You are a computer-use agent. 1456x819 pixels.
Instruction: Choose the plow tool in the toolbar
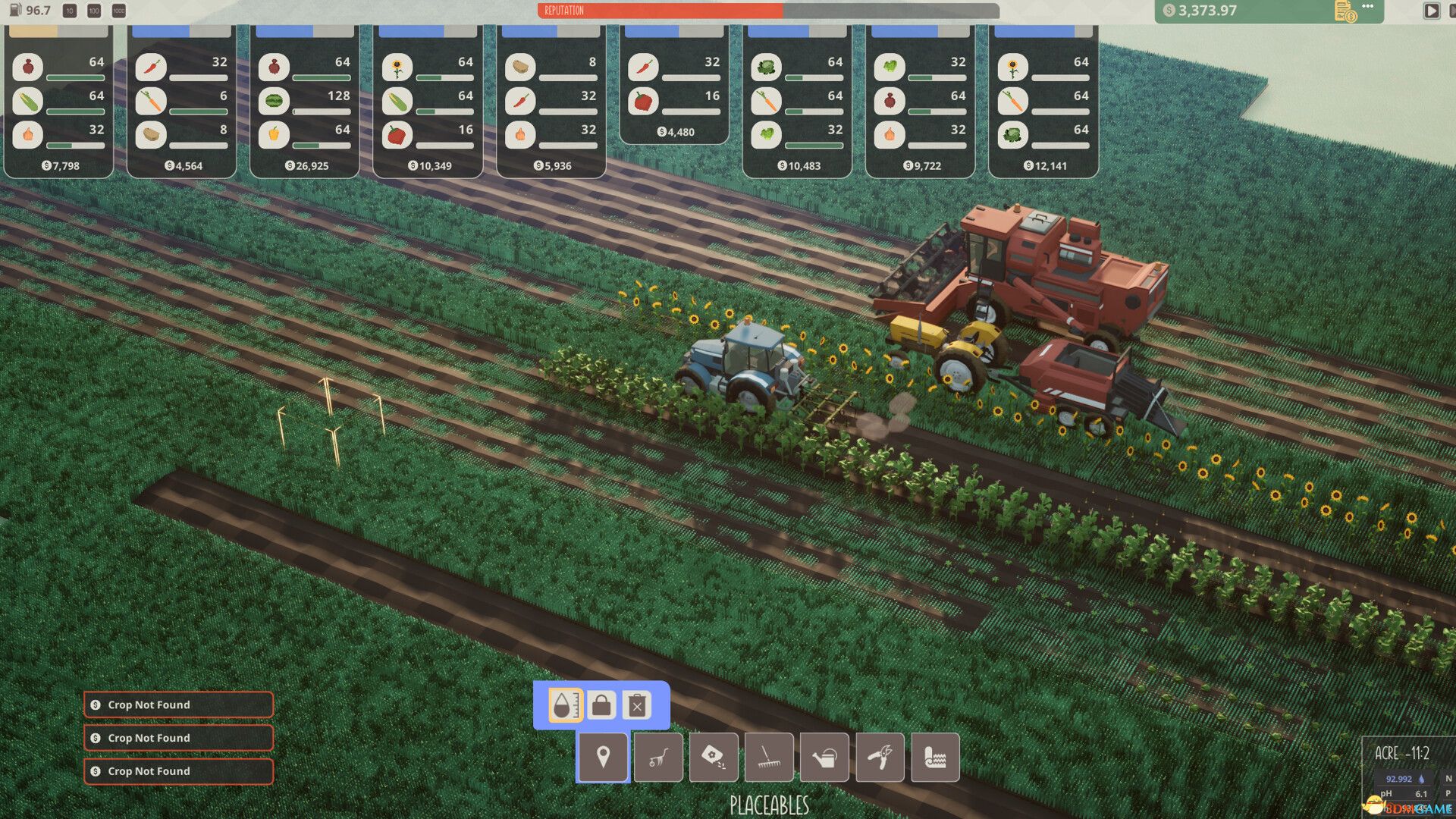(658, 757)
